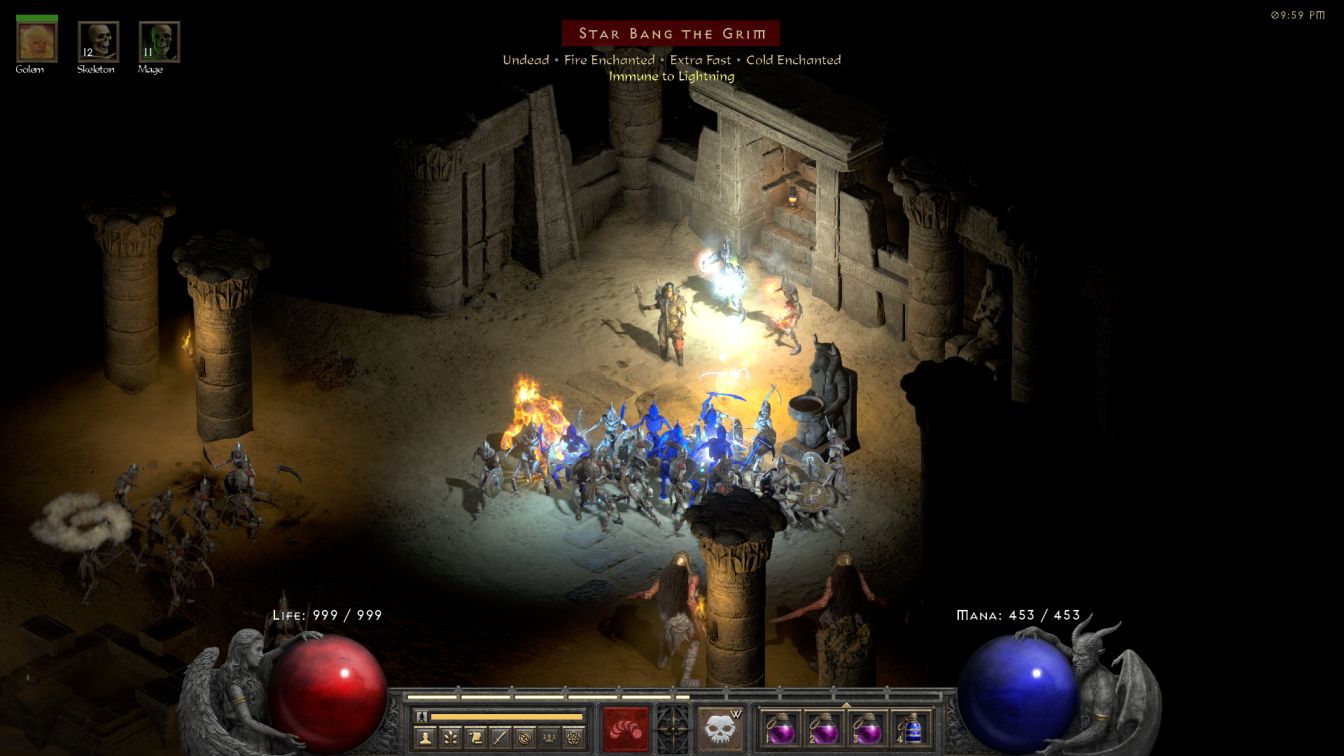Image resolution: width=1344 pixels, height=756 pixels.
Task: Click the Golem minion portrait
Action: (37, 42)
